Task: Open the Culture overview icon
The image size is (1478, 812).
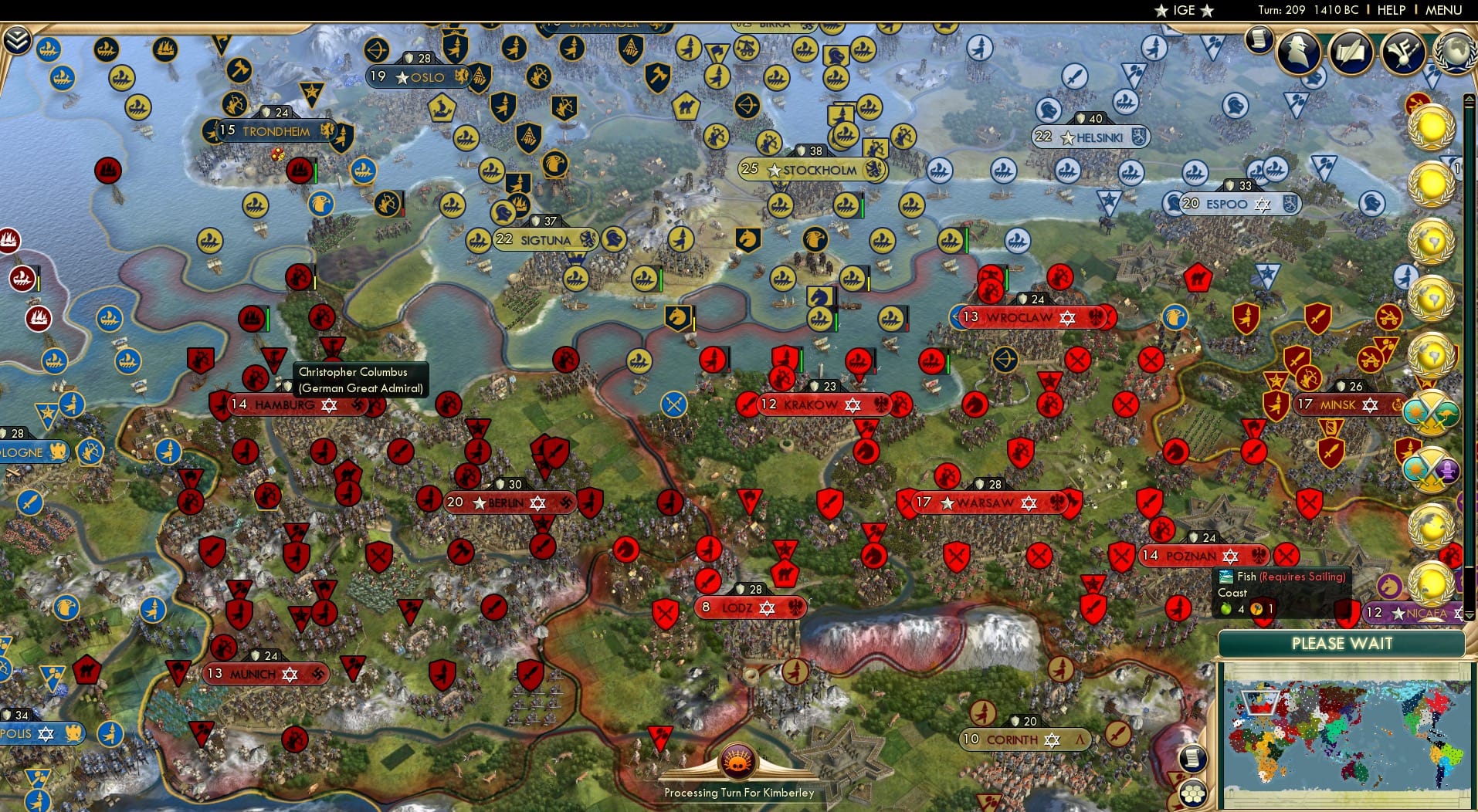Action: click(1402, 52)
